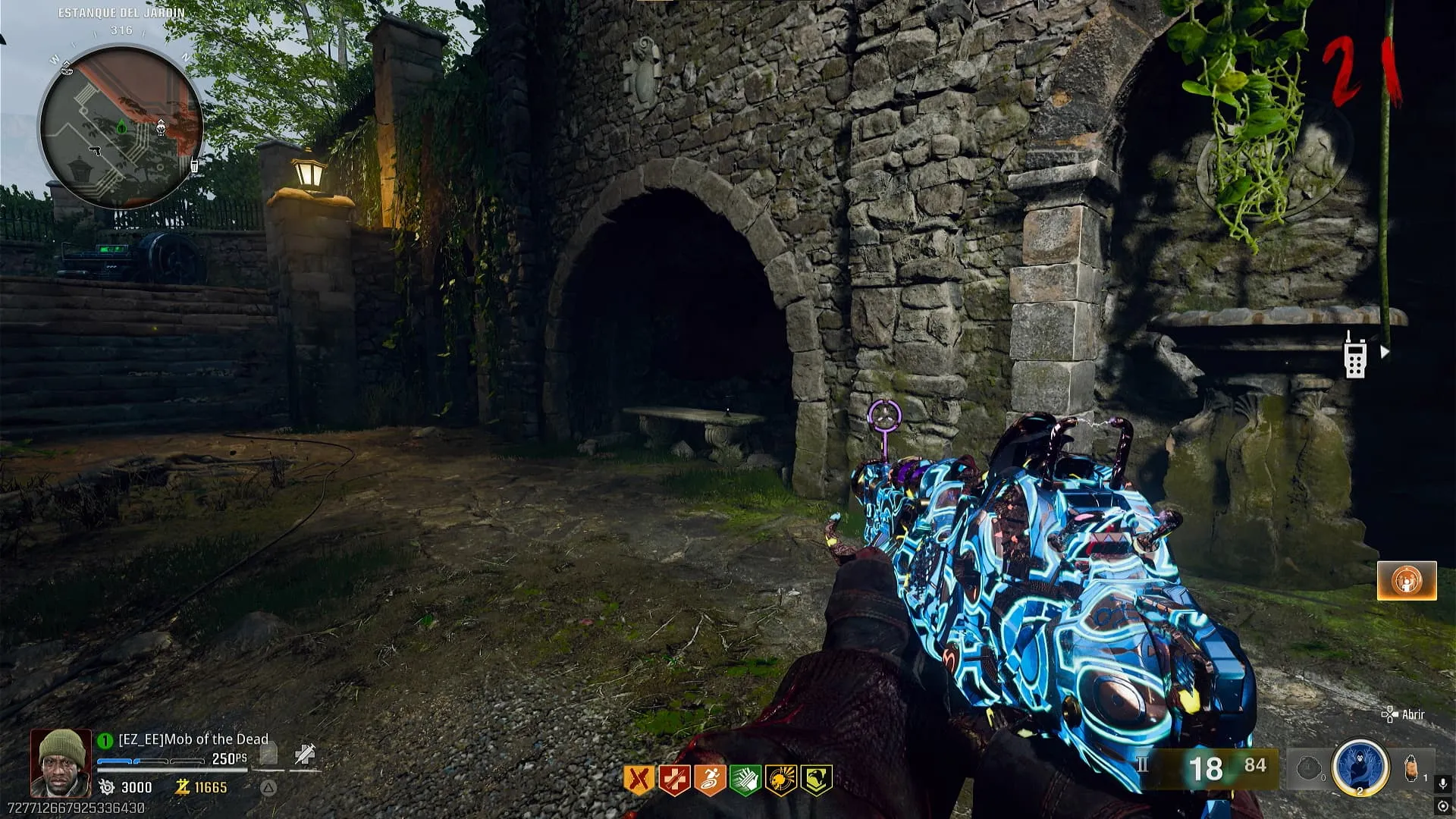
Task: Select the Quick Revive perk icon
Action: coord(674,780)
